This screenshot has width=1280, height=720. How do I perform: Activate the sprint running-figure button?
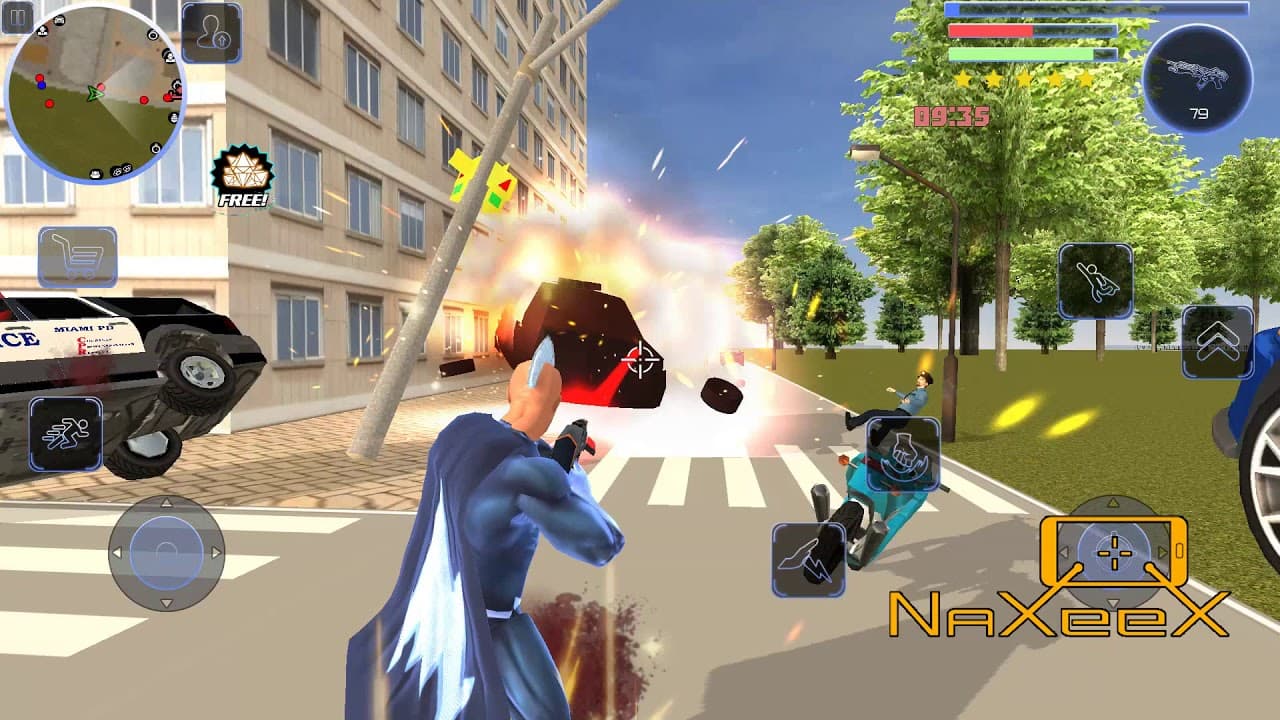(x=65, y=434)
